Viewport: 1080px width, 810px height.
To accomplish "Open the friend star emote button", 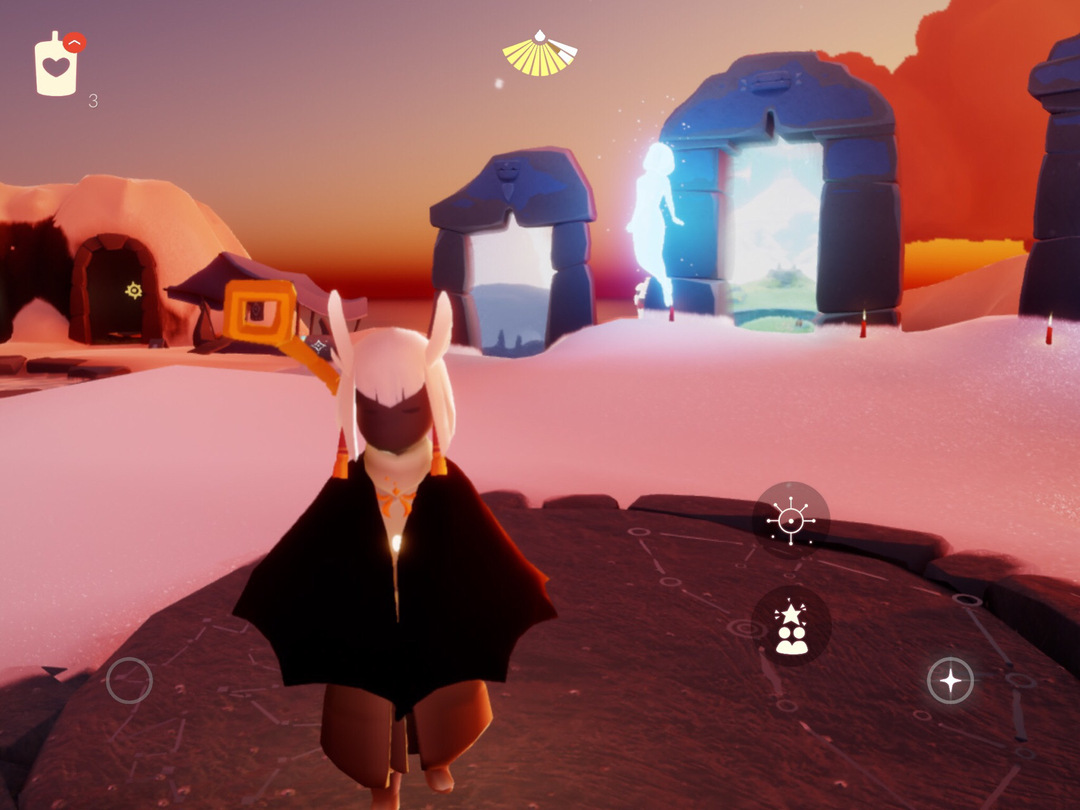I will pos(791,626).
